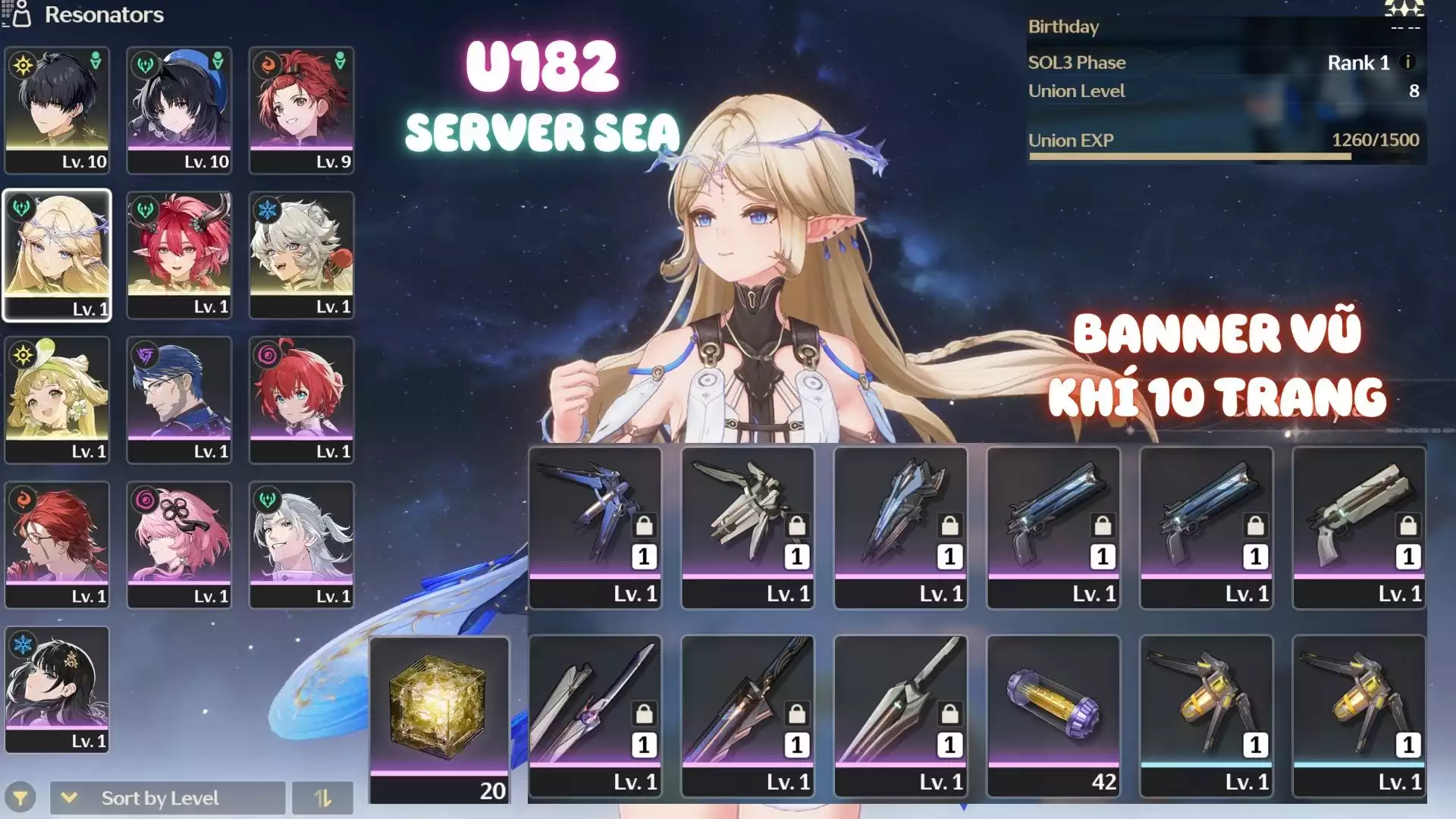The image size is (1456, 819).
Task: Choose the white-haired glacio resonator portrait
Action: click(x=301, y=255)
